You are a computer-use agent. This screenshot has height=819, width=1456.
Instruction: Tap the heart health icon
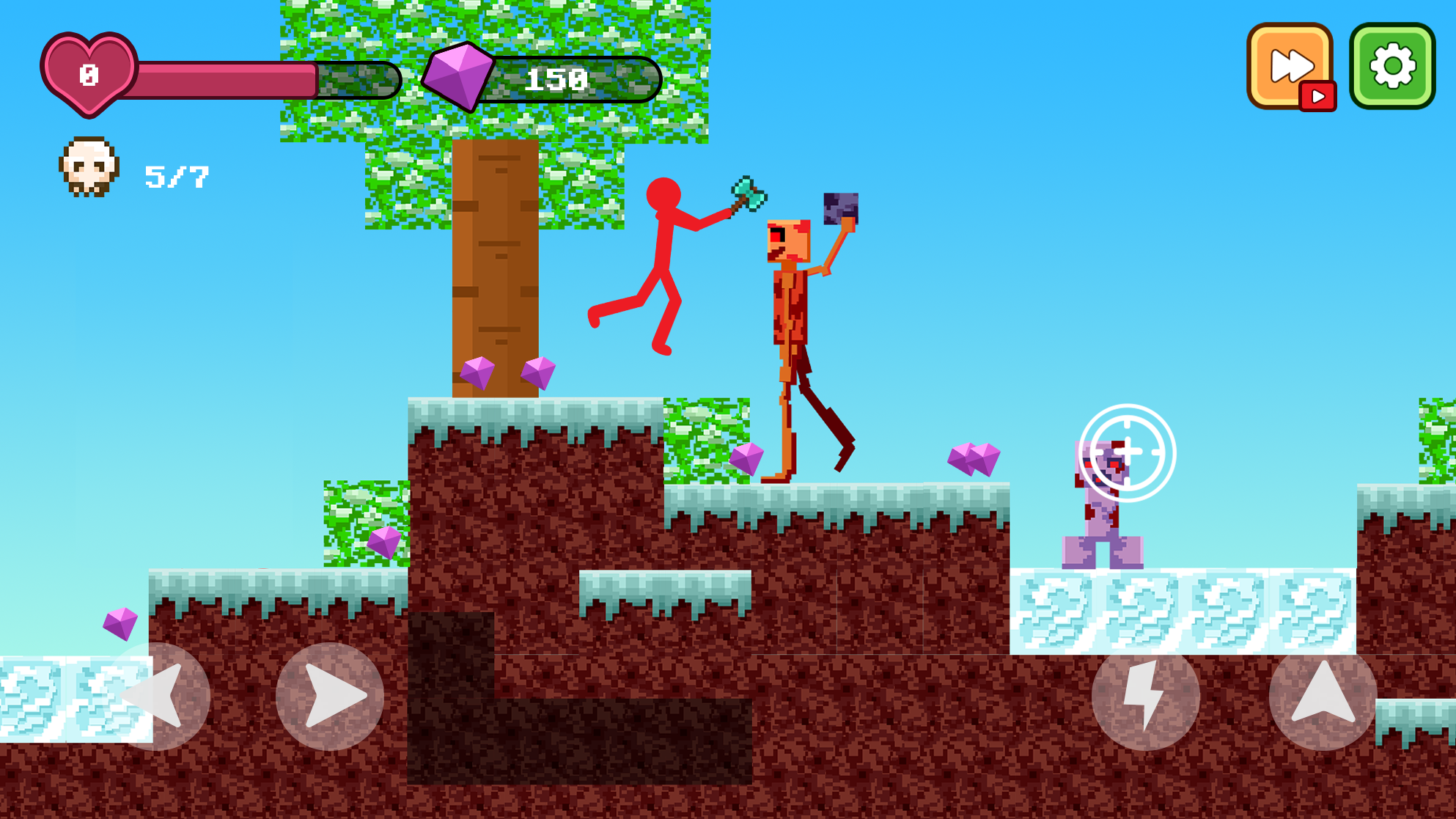89,73
